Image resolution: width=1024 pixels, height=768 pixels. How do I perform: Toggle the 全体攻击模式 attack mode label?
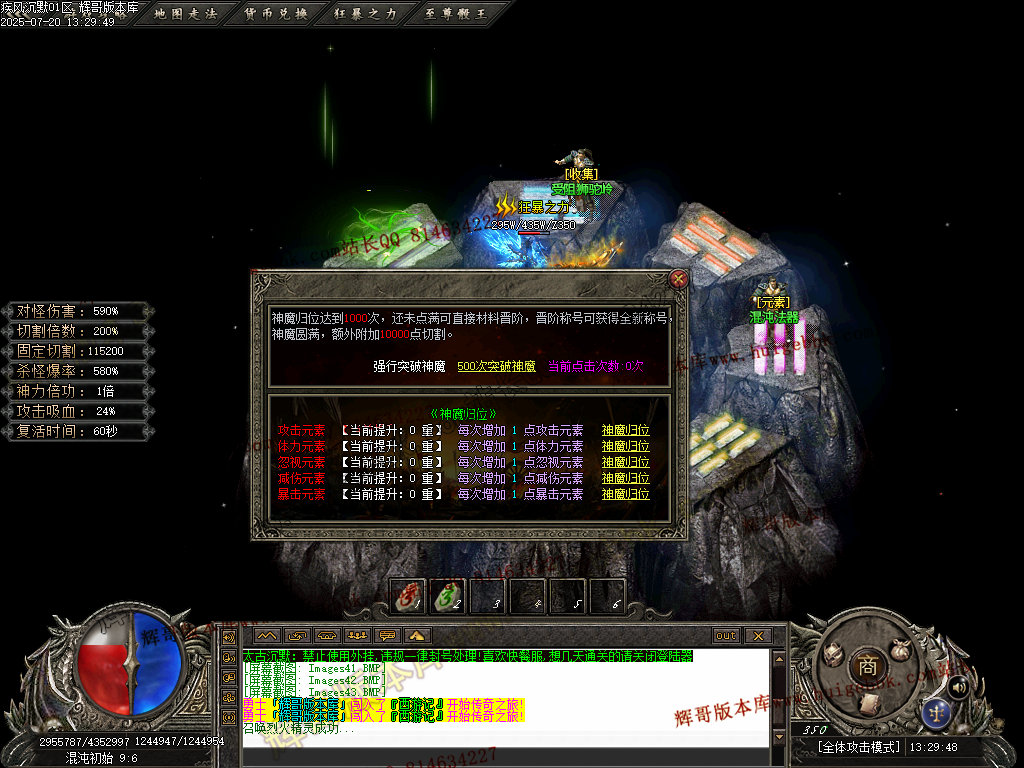(858, 747)
